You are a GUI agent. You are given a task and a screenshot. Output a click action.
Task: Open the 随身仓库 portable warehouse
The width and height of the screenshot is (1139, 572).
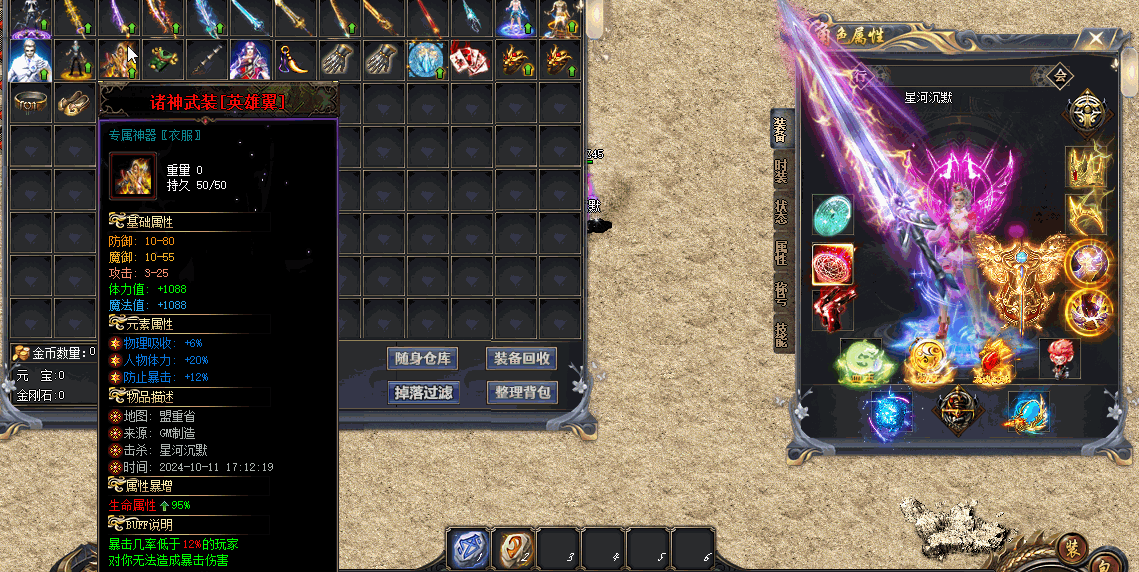coord(422,358)
